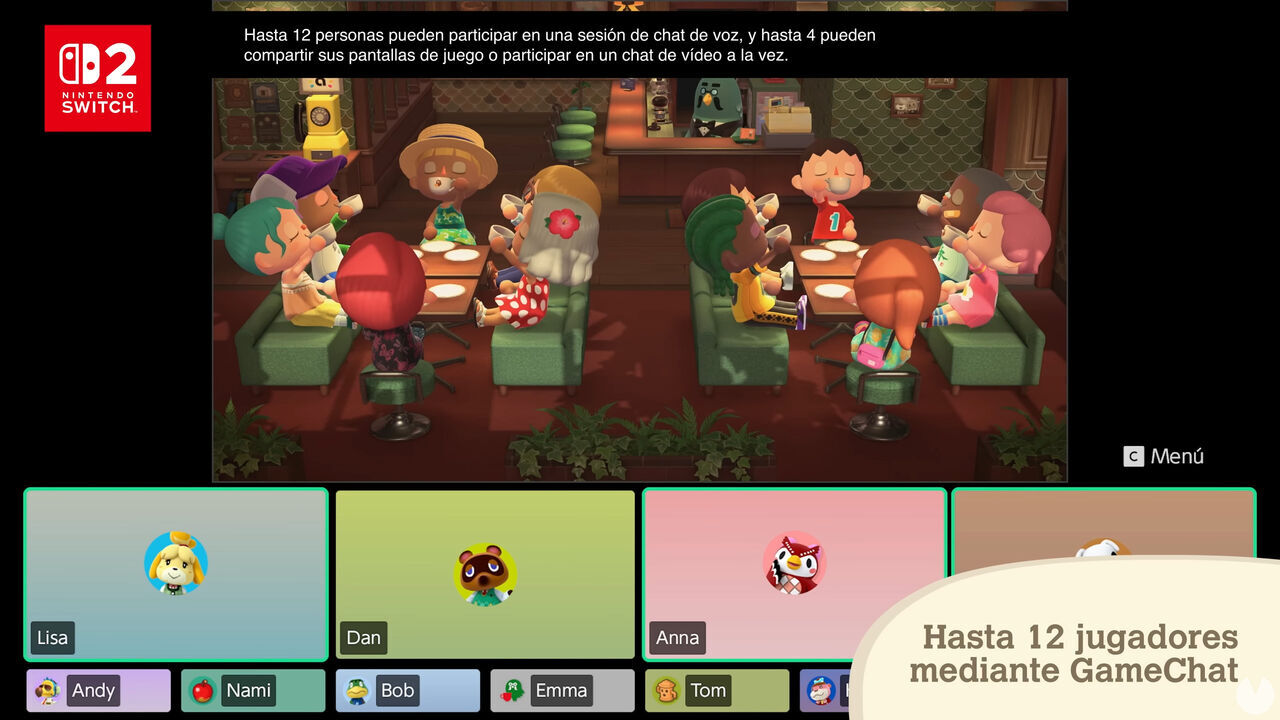Click the Nintendo Switch 2 logo

(x=97, y=79)
